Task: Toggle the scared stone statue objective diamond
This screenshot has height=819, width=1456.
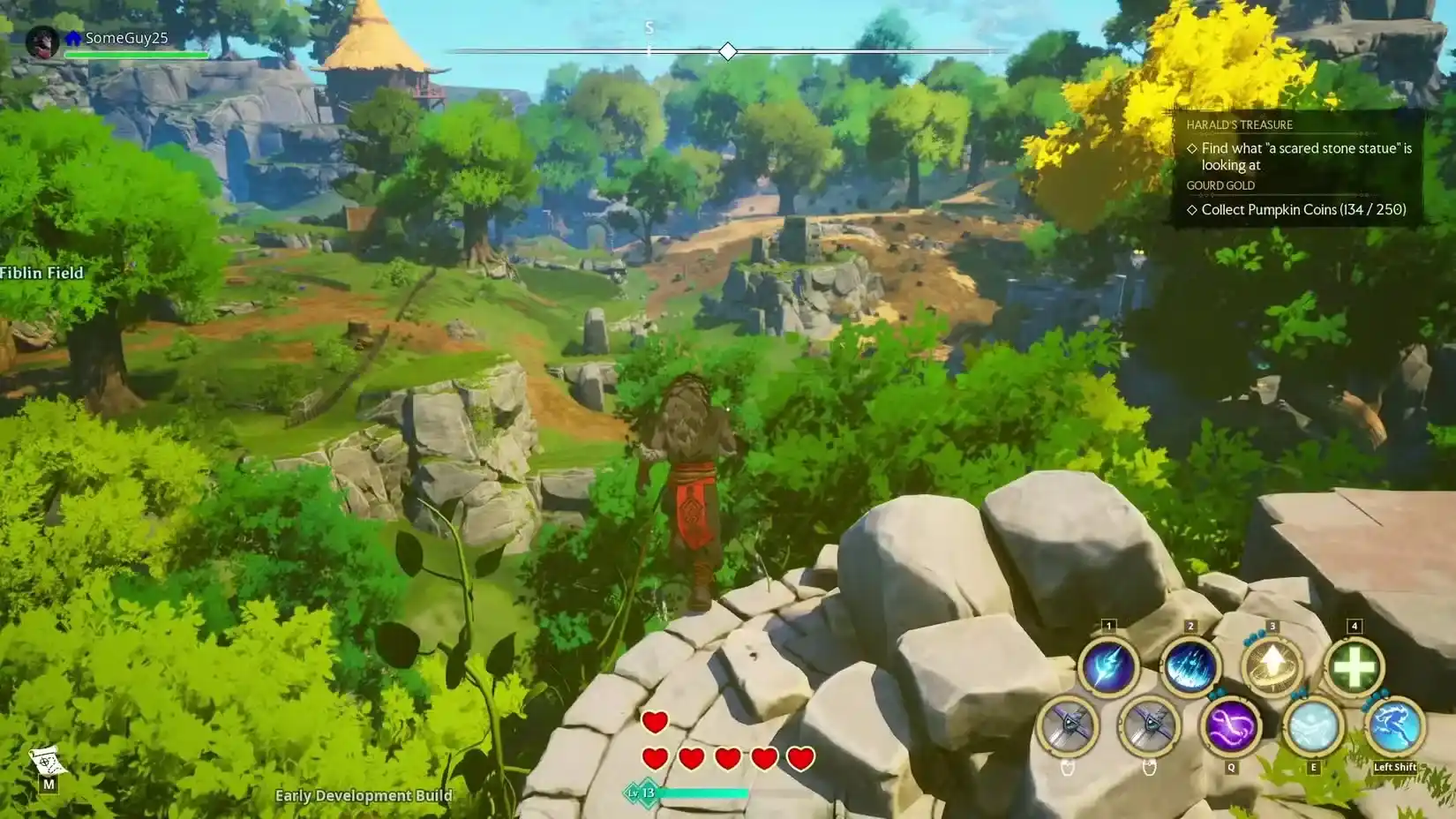Action: point(1193,148)
